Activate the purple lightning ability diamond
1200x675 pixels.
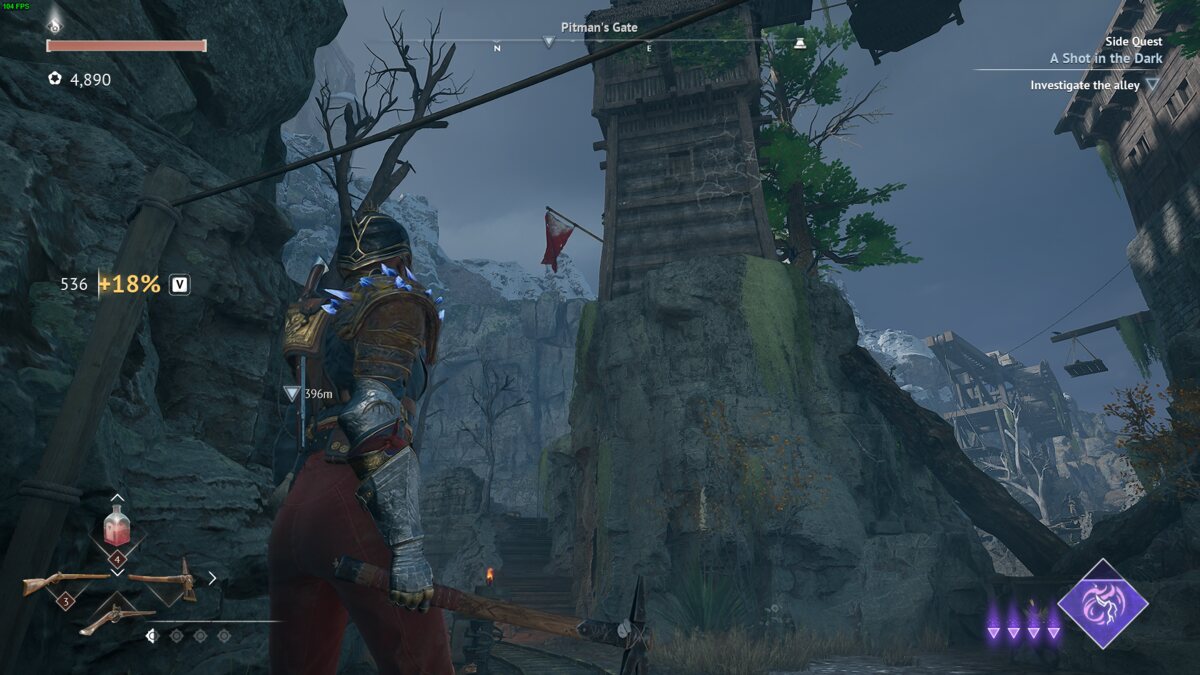1103,604
